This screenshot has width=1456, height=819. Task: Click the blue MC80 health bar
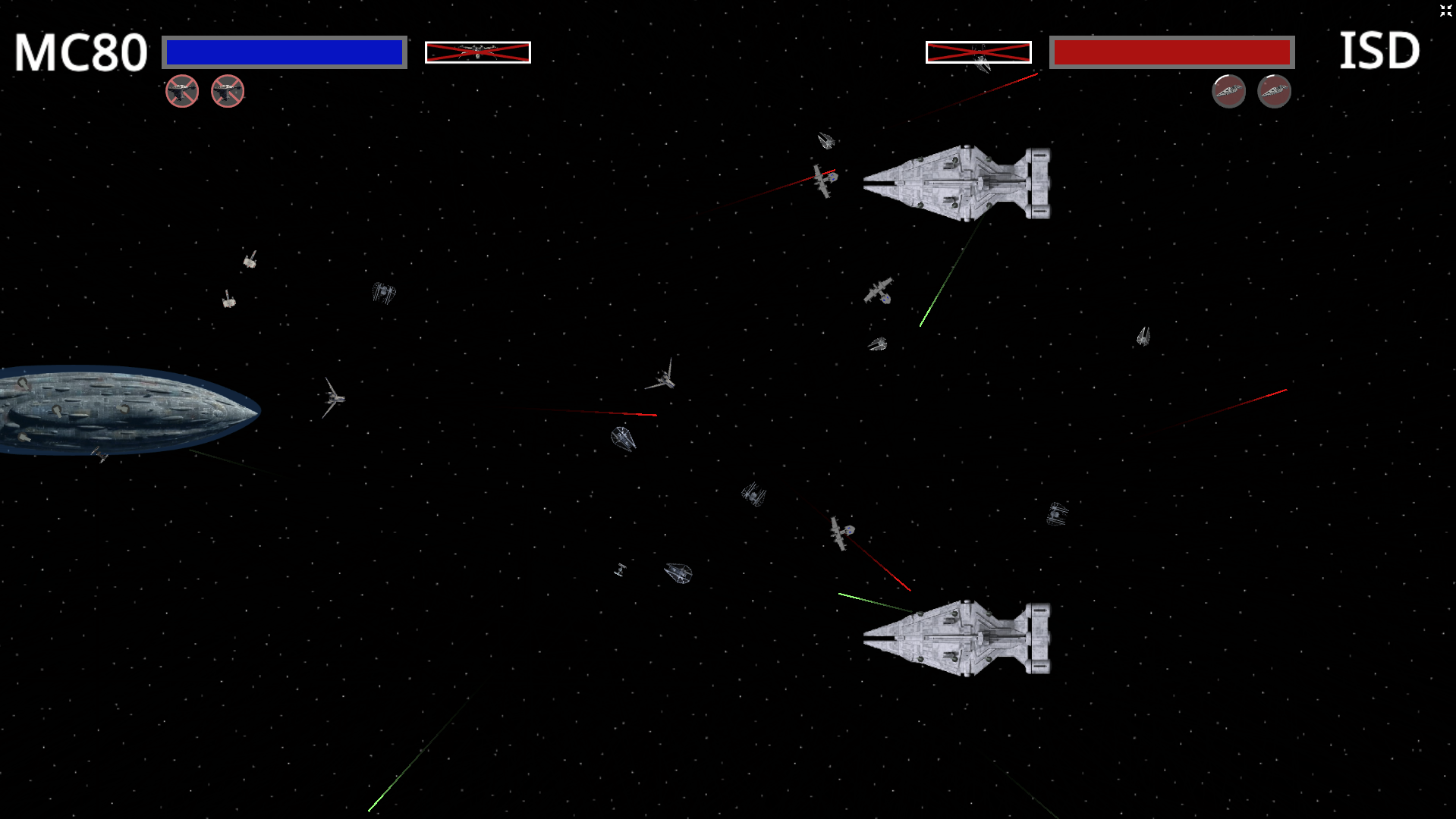(x=283, y=52)
